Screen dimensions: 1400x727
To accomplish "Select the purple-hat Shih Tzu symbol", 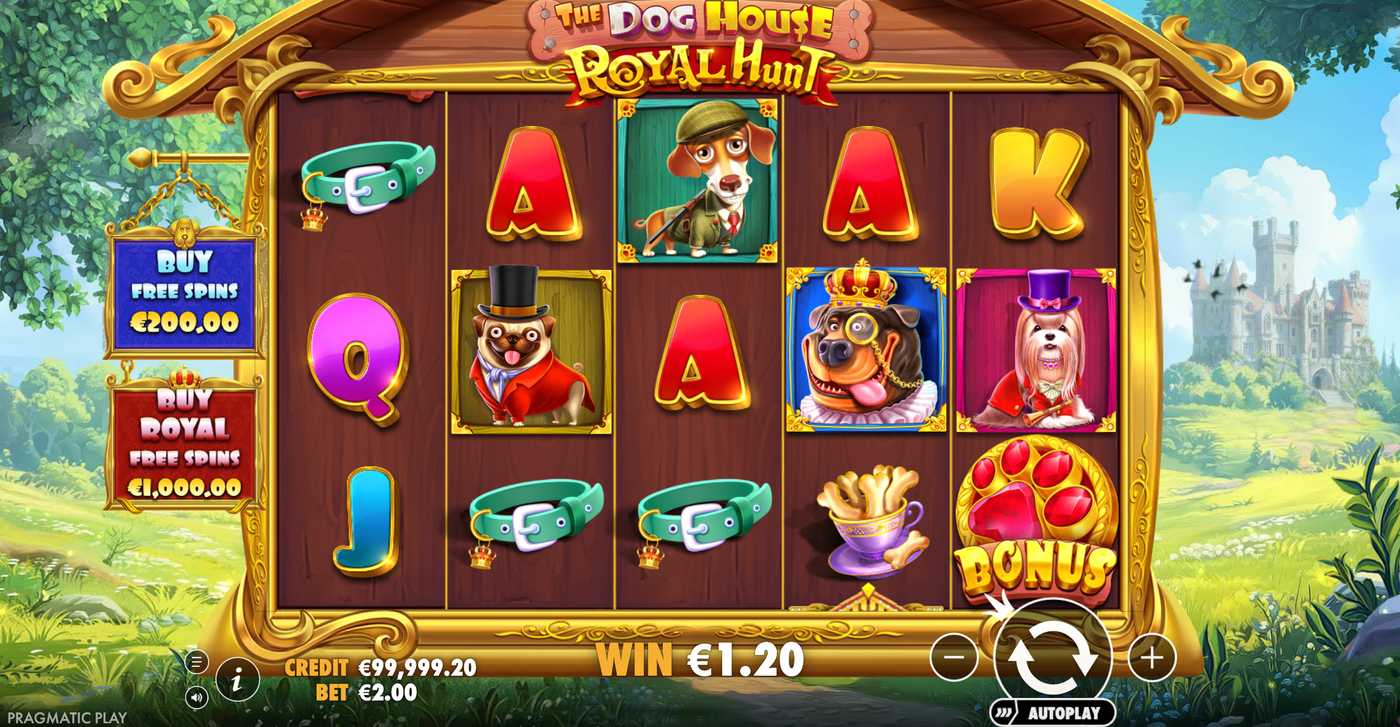I will pos(1036,349).
